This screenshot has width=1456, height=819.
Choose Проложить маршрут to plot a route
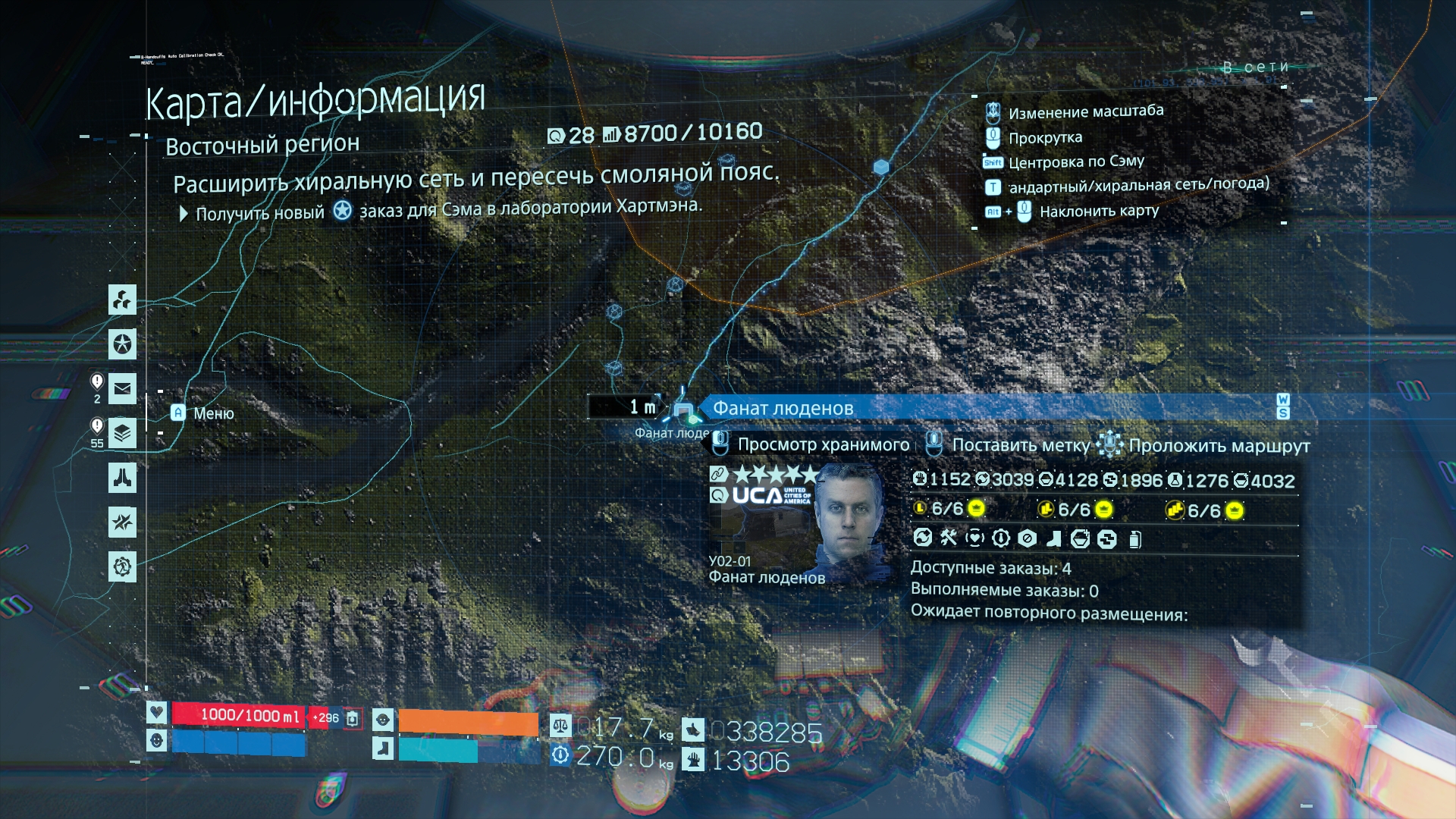(x=1219, y=446)
